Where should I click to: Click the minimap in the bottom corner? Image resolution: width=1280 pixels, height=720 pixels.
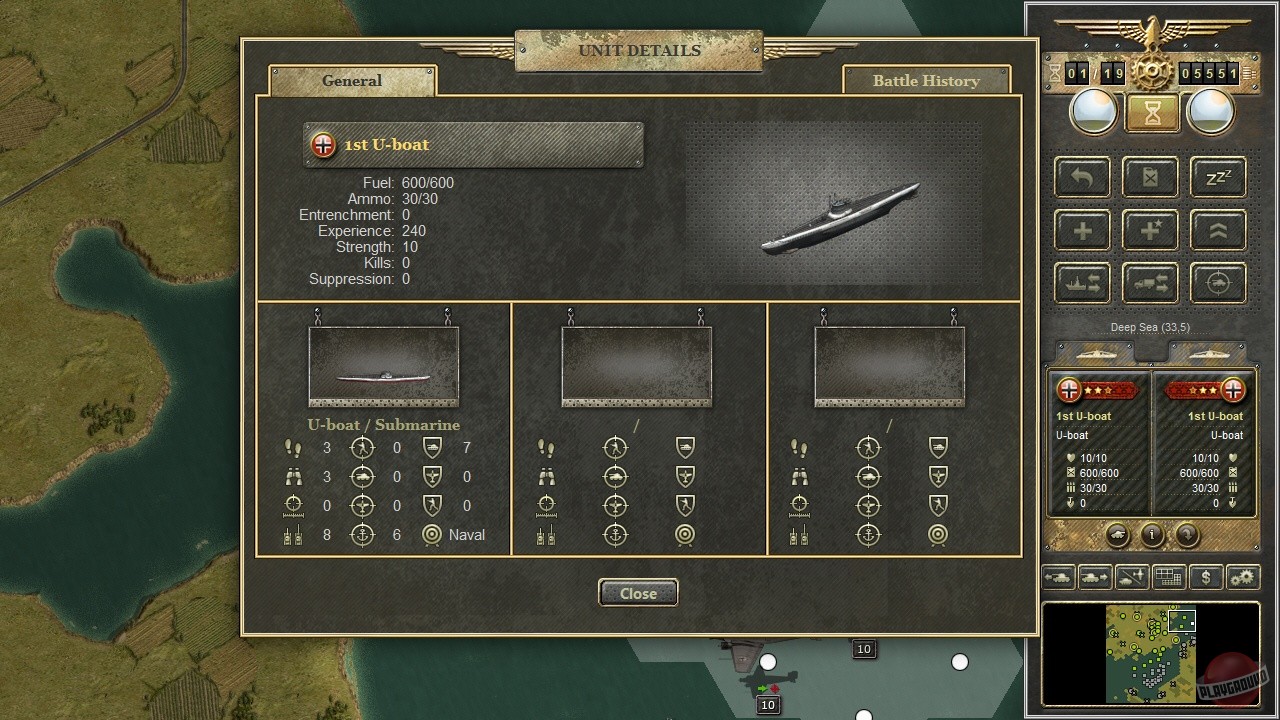[1148, 655]
